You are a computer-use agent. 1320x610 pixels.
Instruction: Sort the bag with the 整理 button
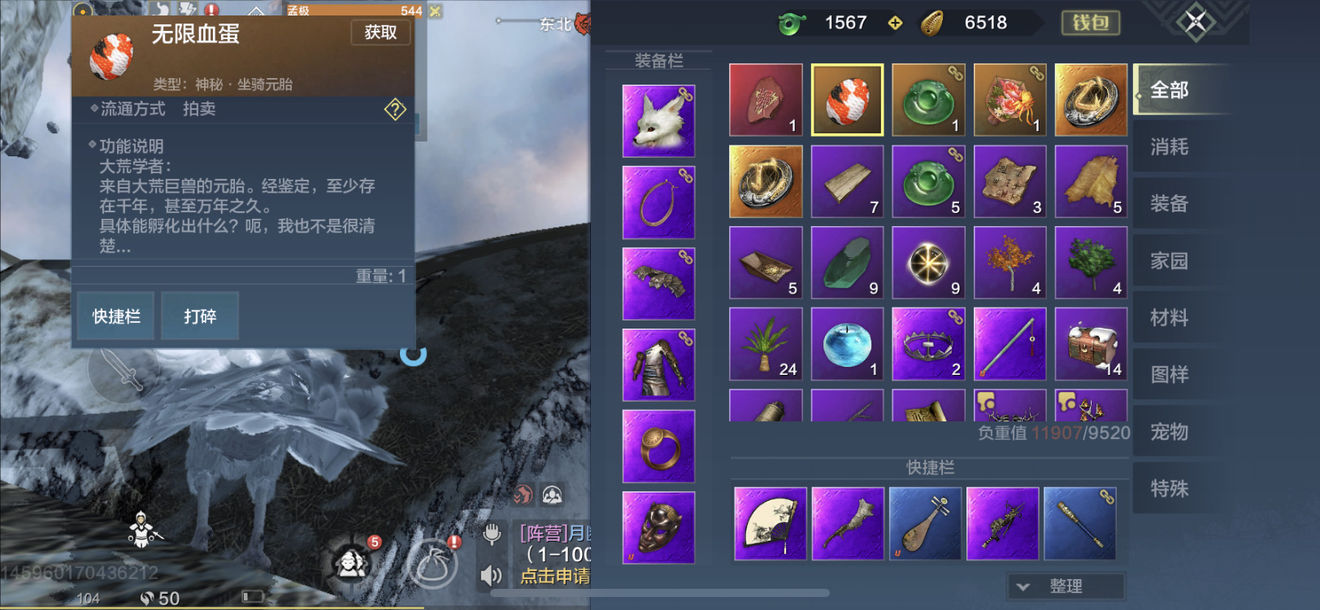(1066, 586)
